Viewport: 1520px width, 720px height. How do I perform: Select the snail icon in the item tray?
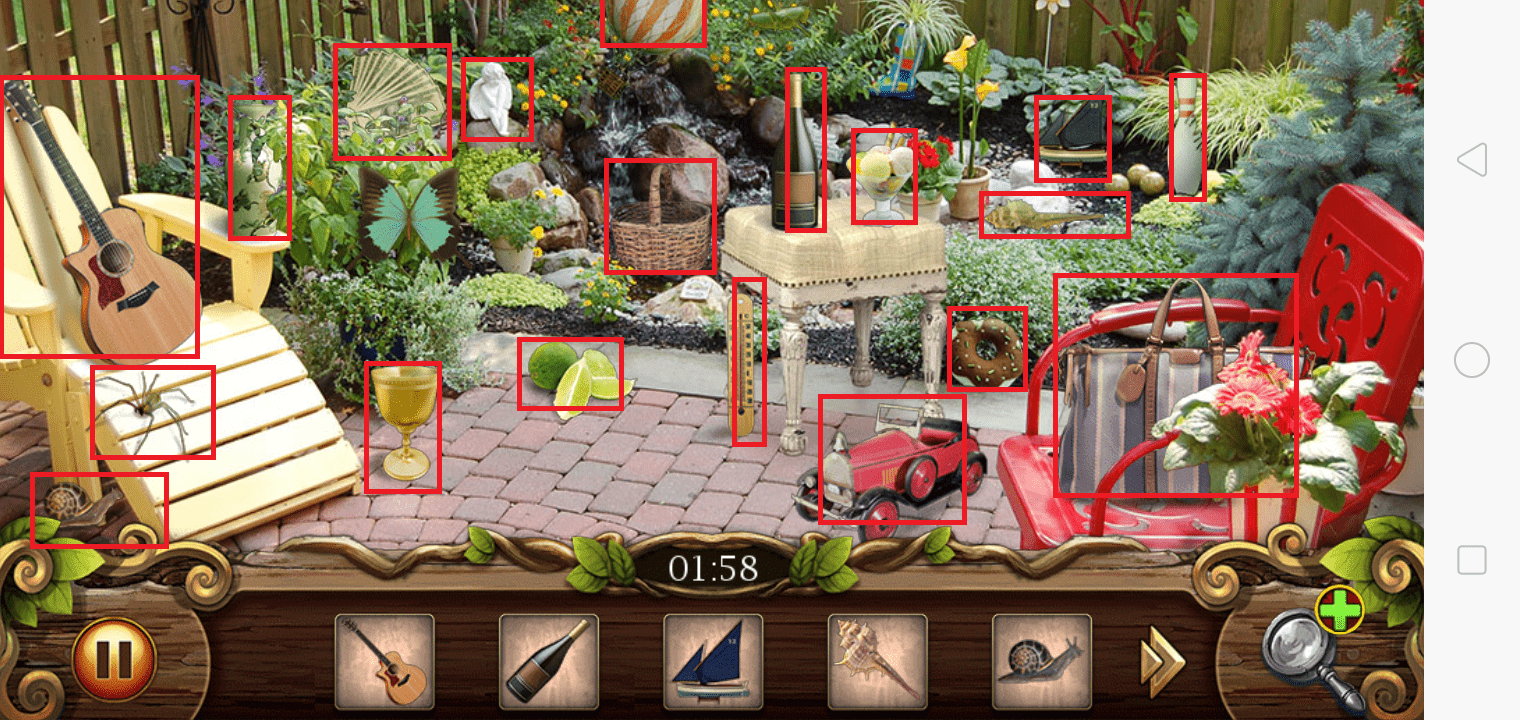coord(1041,662)
